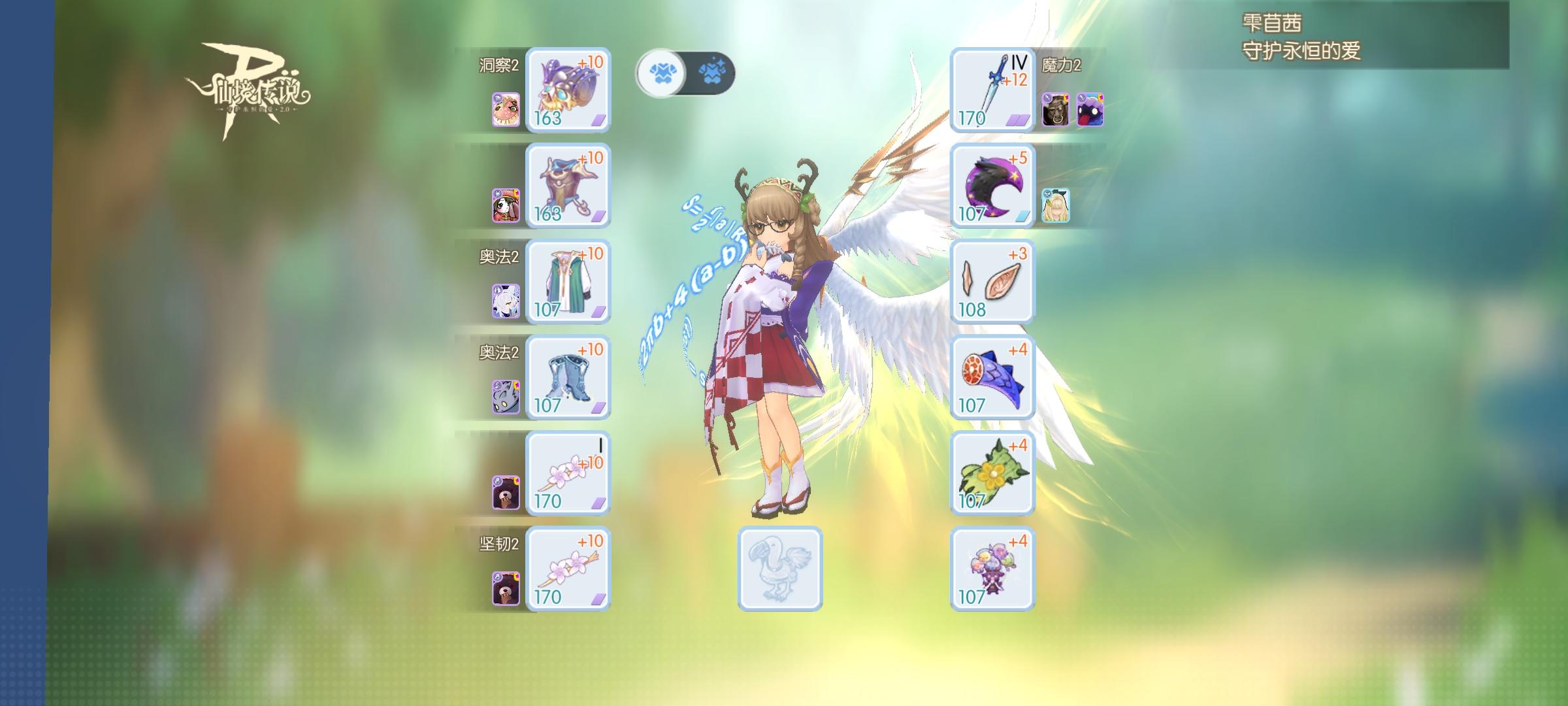Open the +10 armor equipment slot
This screenshot has width=1568, height=706.
click(x=568, y=186)
